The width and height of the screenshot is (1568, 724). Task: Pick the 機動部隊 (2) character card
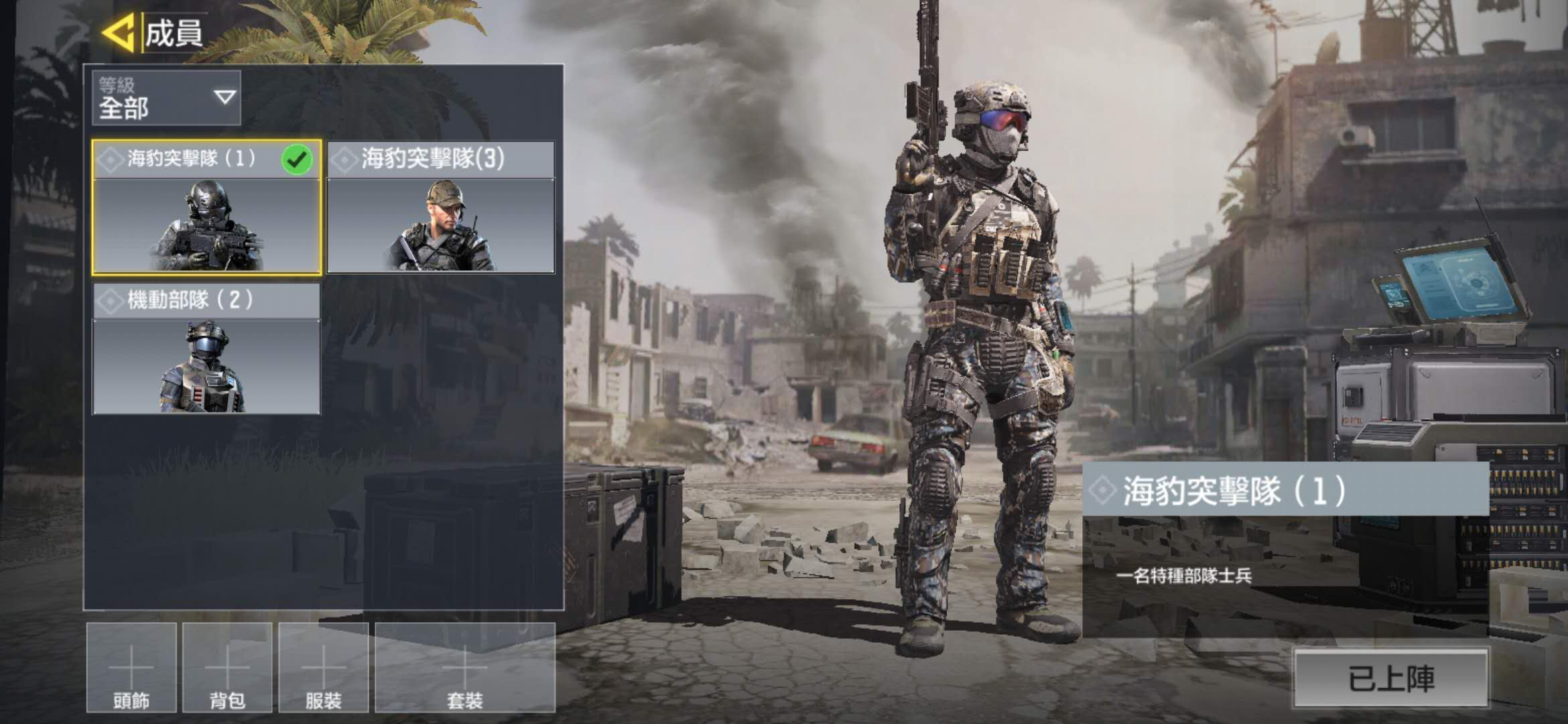pyautogui.click(x=206, y=349)
